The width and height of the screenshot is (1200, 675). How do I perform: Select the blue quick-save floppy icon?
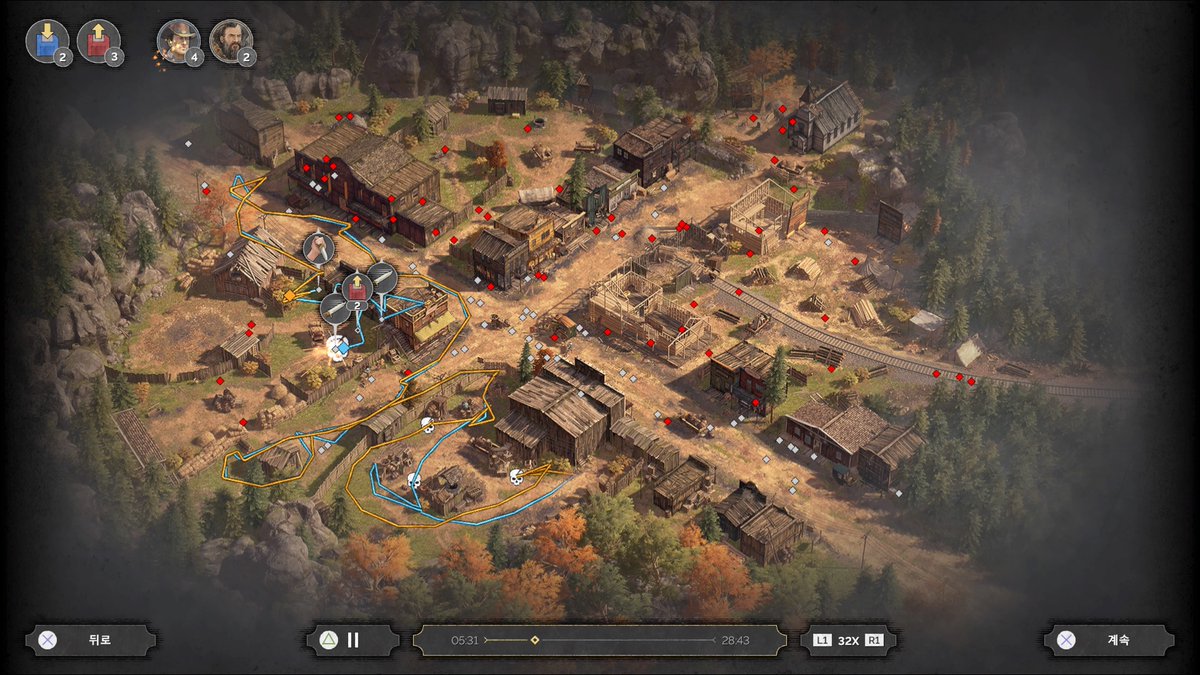pyautogui.click(x=45, y=41)
